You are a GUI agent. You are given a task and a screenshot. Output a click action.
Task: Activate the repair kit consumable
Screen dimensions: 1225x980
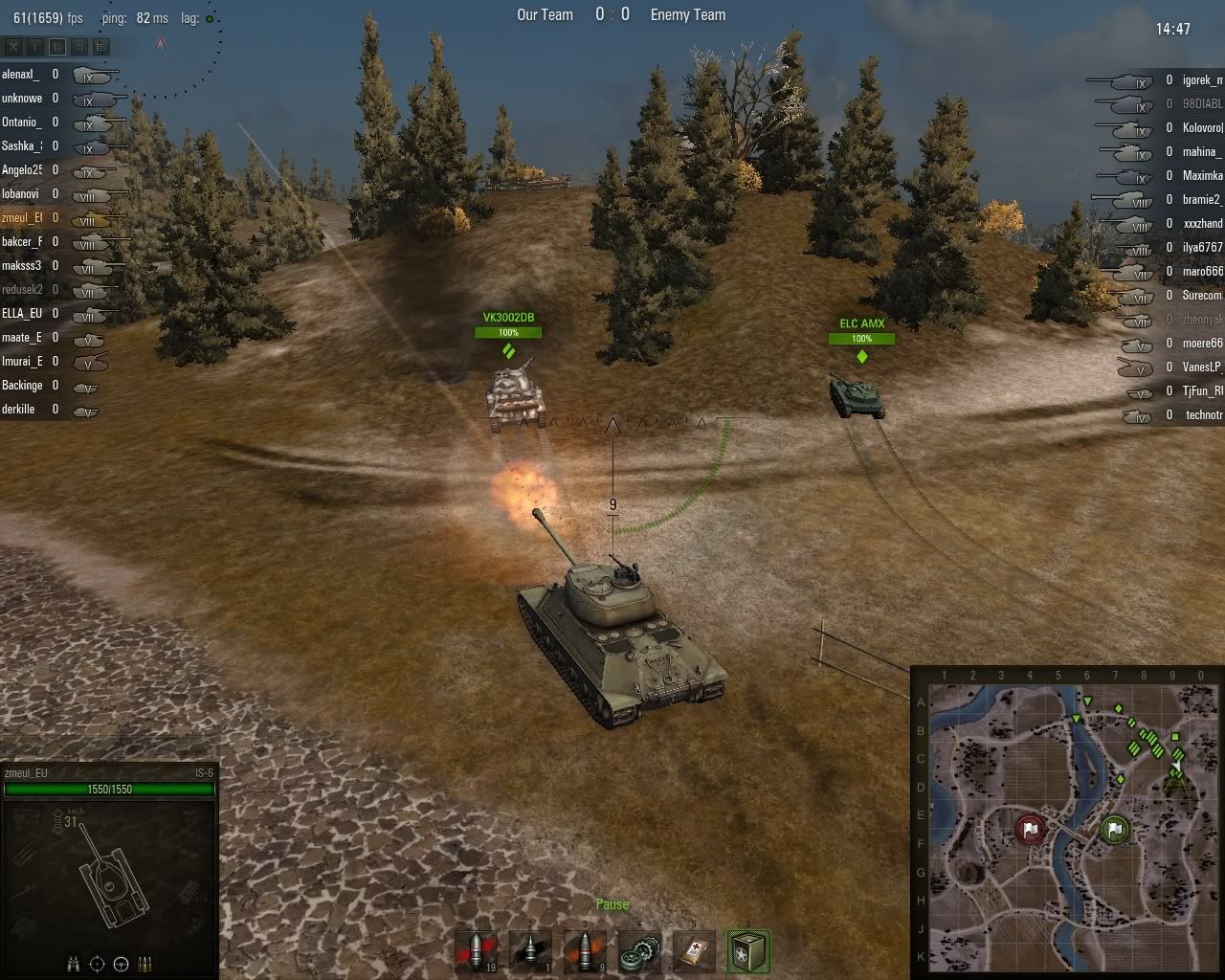tap(639, 950)
